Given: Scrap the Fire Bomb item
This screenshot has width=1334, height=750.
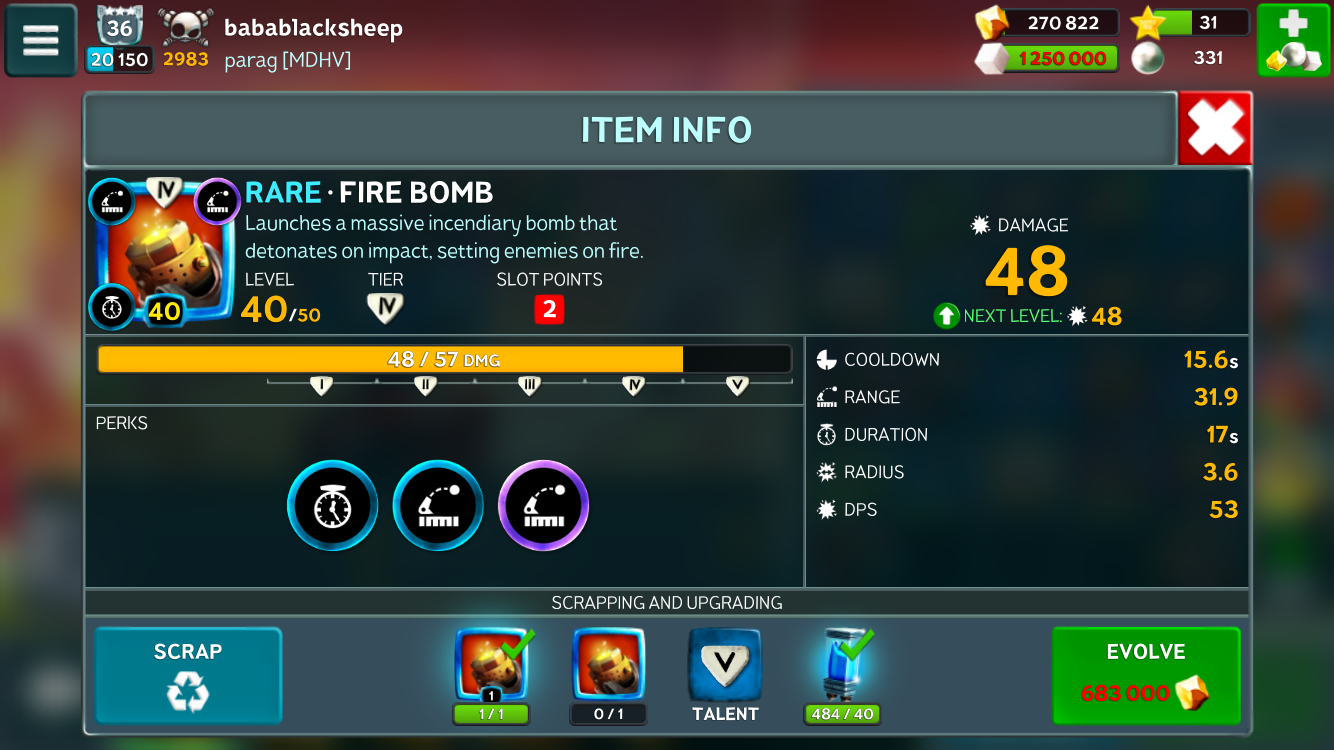Looking at the screenshot, I should tap(188, 675).
